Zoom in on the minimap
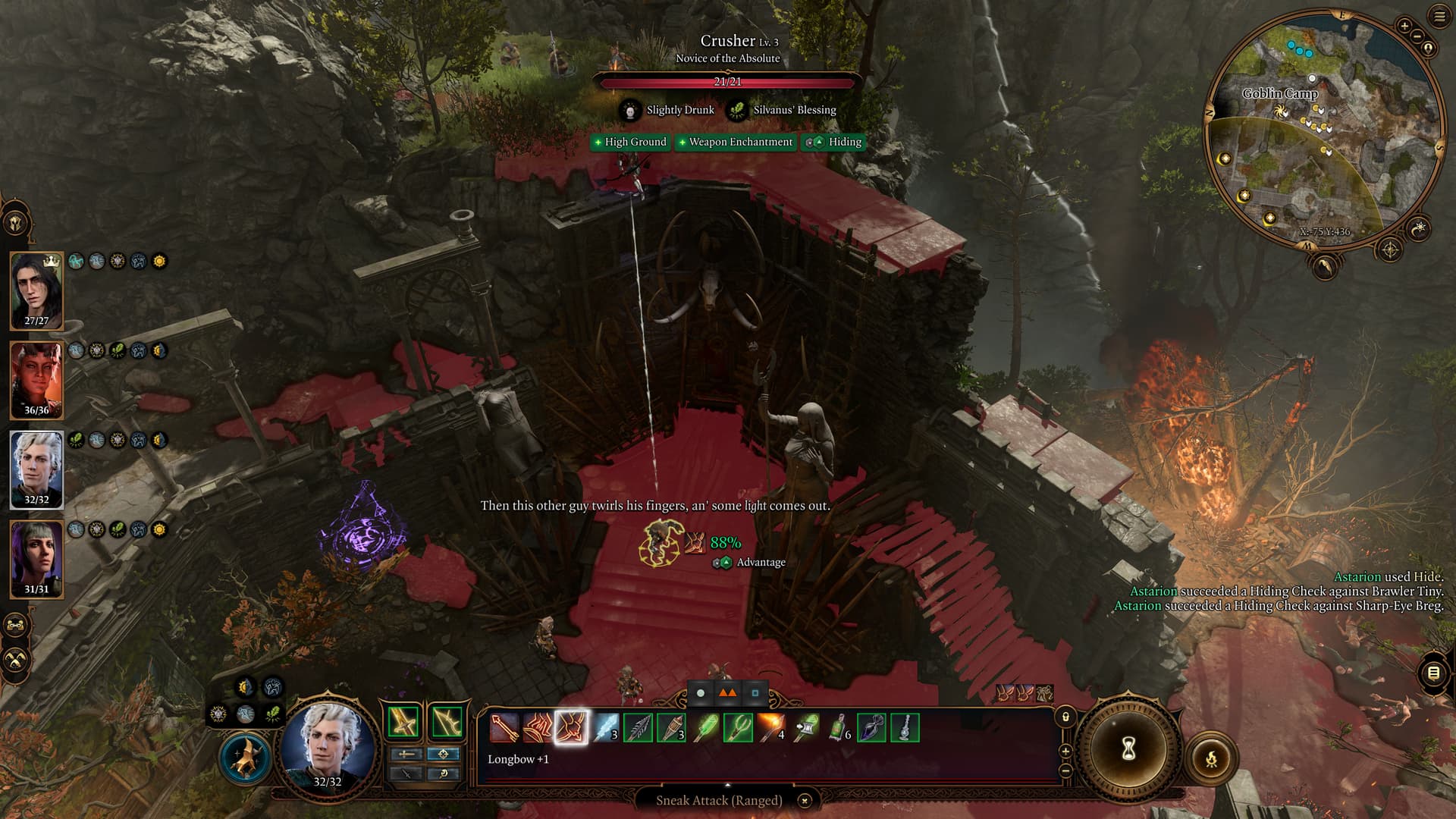The height and width of the screenshot is (819, 1456). [1404, 27]
